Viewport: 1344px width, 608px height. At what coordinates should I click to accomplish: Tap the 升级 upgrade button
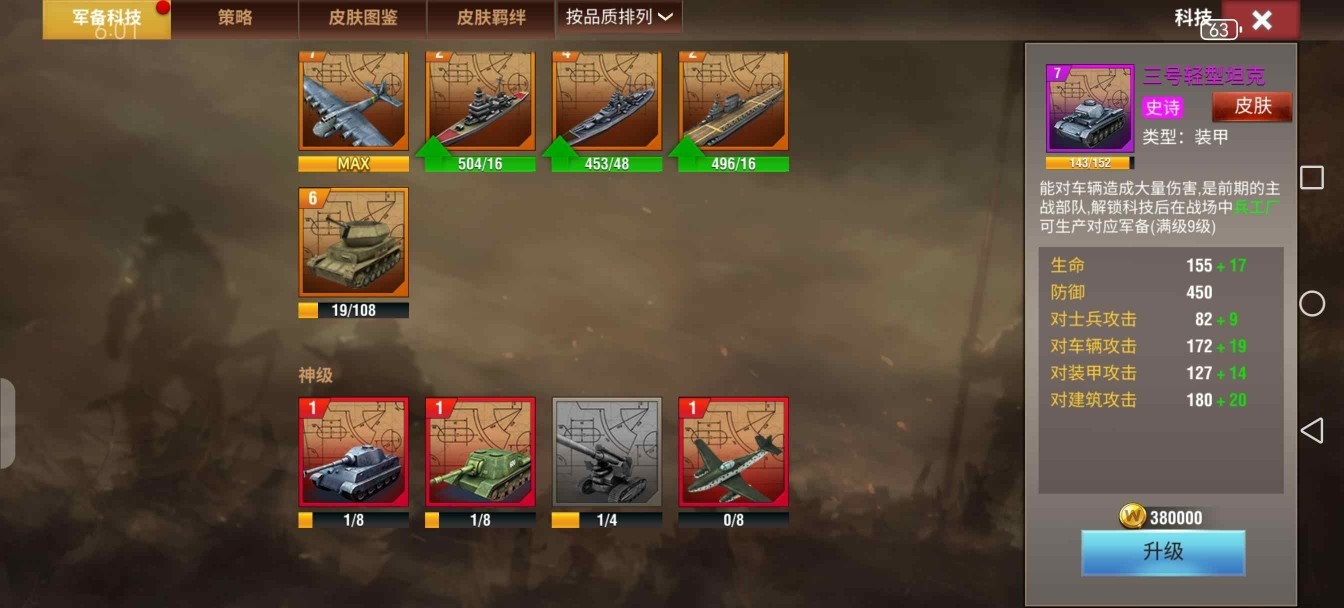(1163, 552)
